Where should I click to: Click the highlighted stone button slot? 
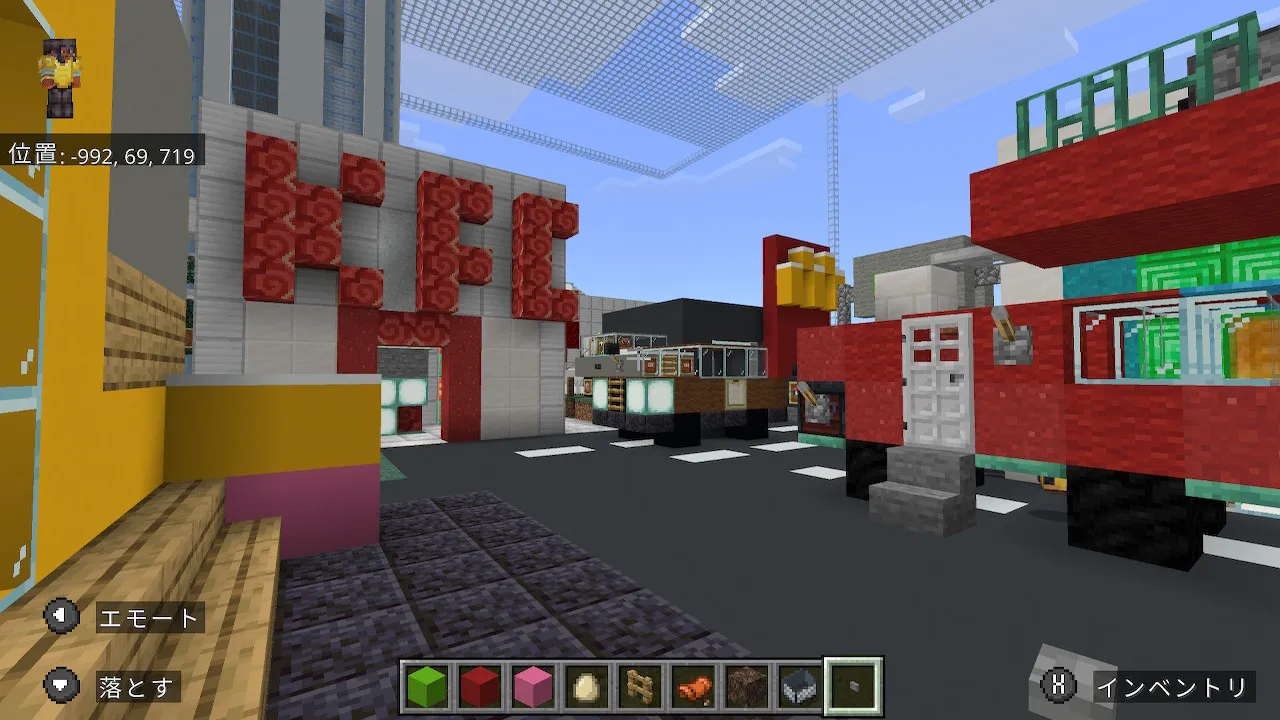point(853,686)
